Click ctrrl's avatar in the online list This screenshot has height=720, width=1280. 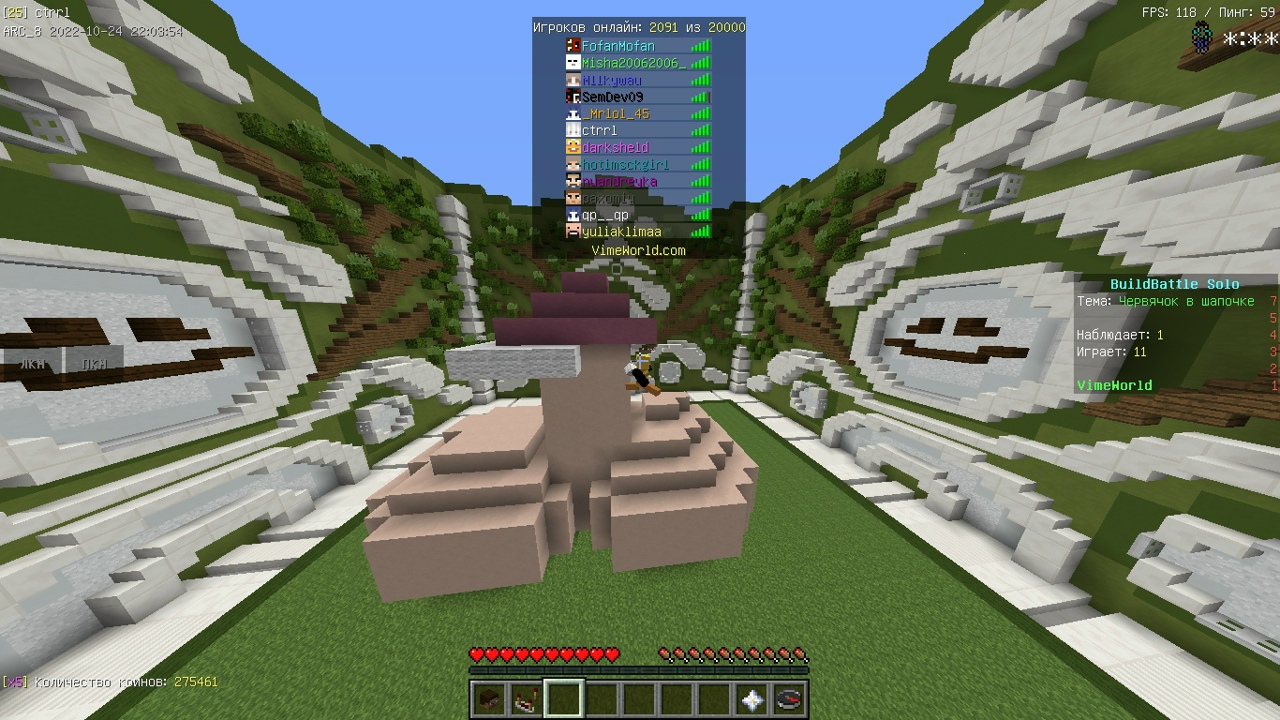click(573, 129)
